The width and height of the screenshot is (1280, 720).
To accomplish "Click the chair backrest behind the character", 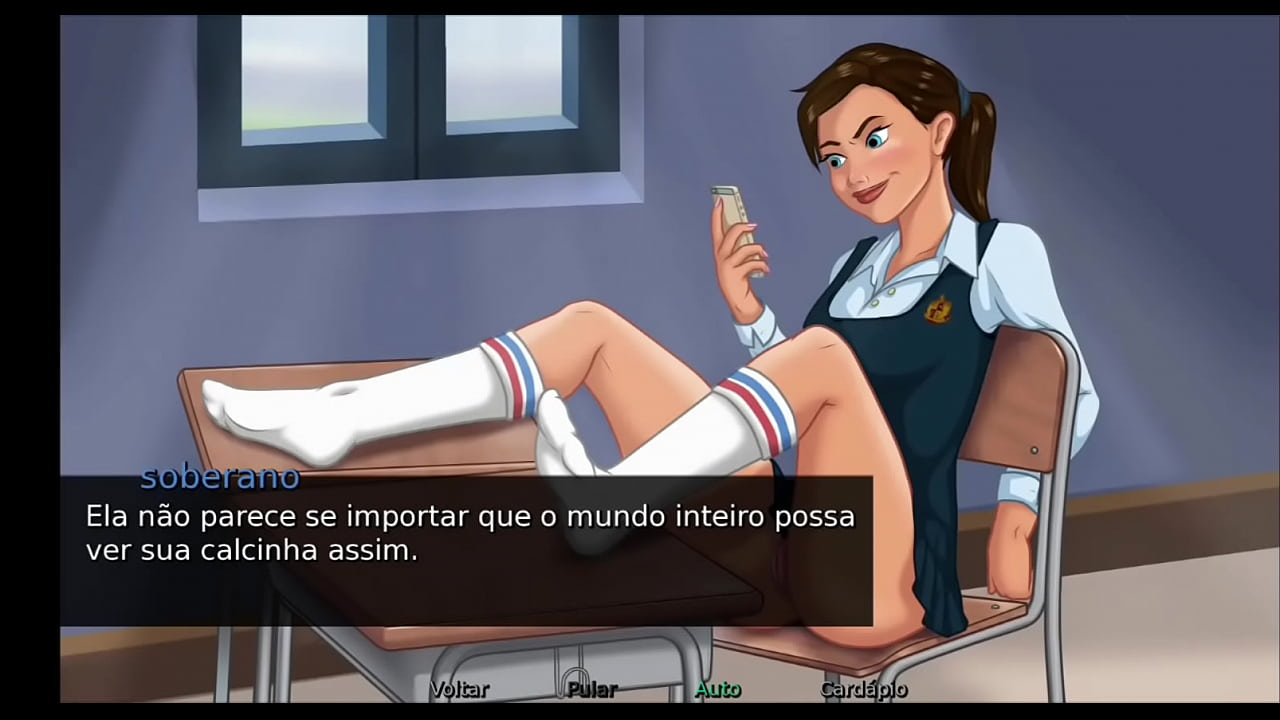I will [x=1010, y=400].
